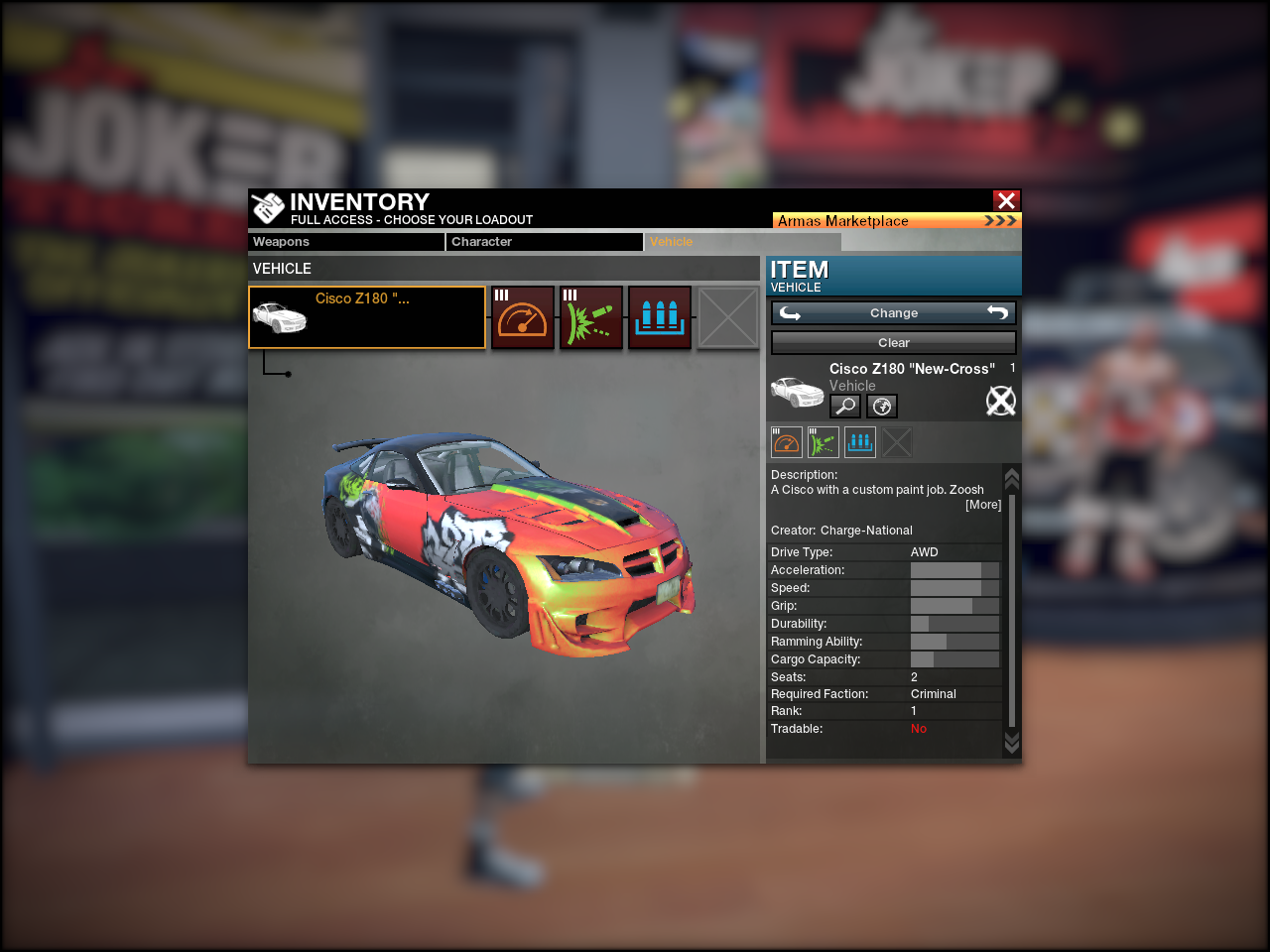Click the crossed-circle icon beside vehicle name
1270x952 pixels.
[x=1000, y=401]
